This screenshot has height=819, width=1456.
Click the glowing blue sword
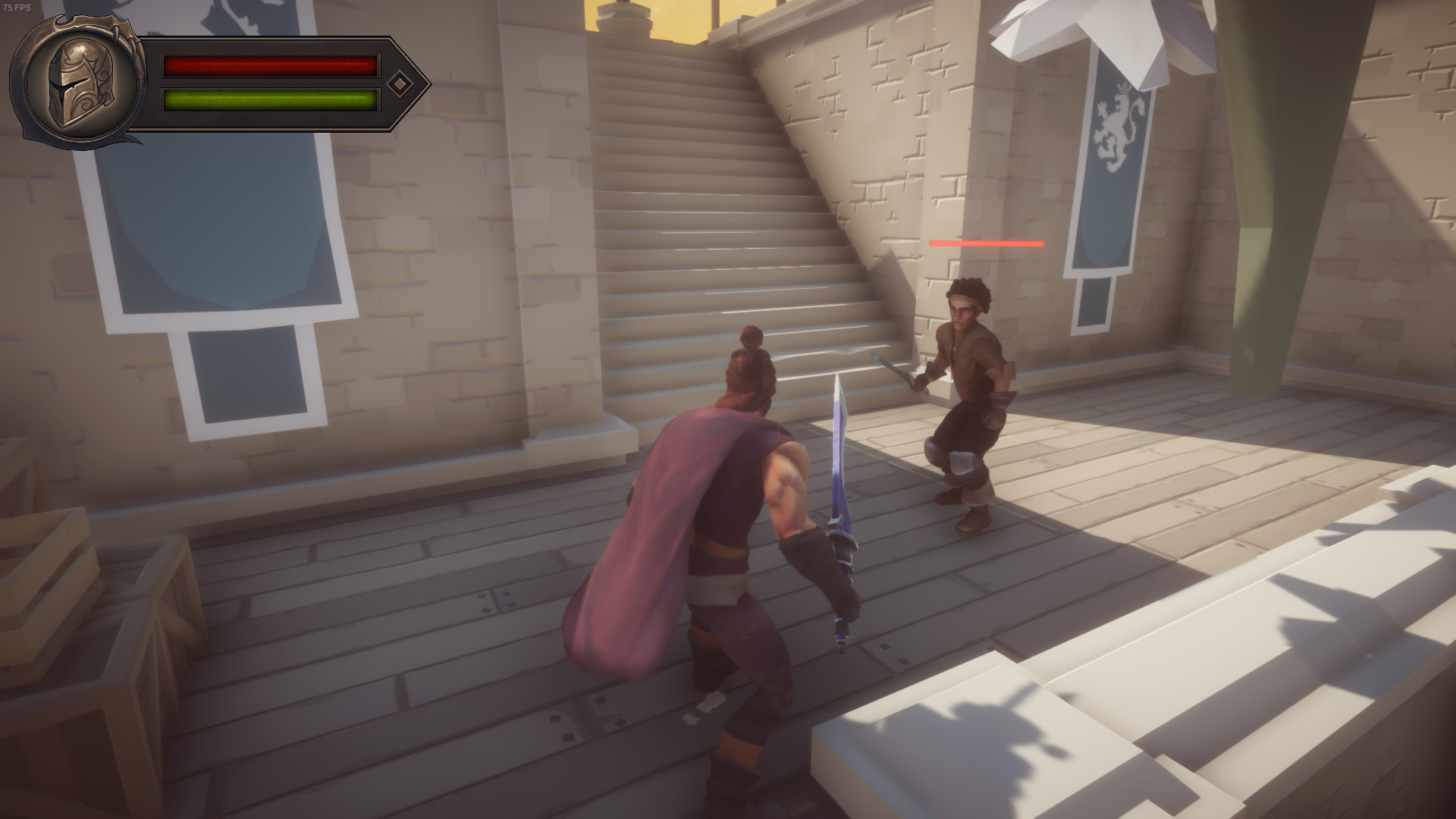843,470
